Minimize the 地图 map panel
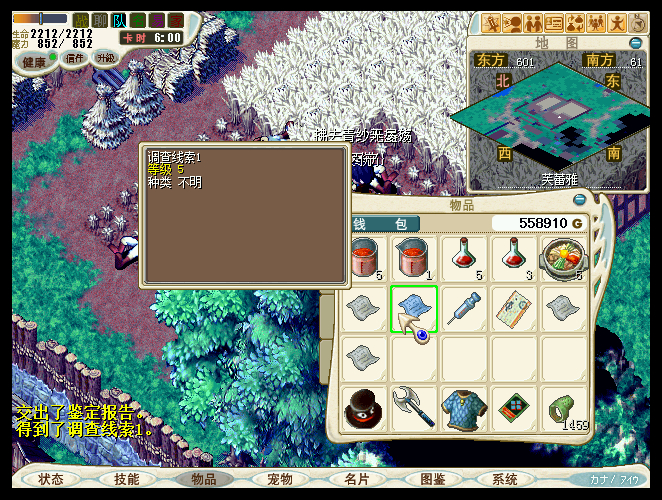Viewport: 662px width, 500px height. [636, 43]
